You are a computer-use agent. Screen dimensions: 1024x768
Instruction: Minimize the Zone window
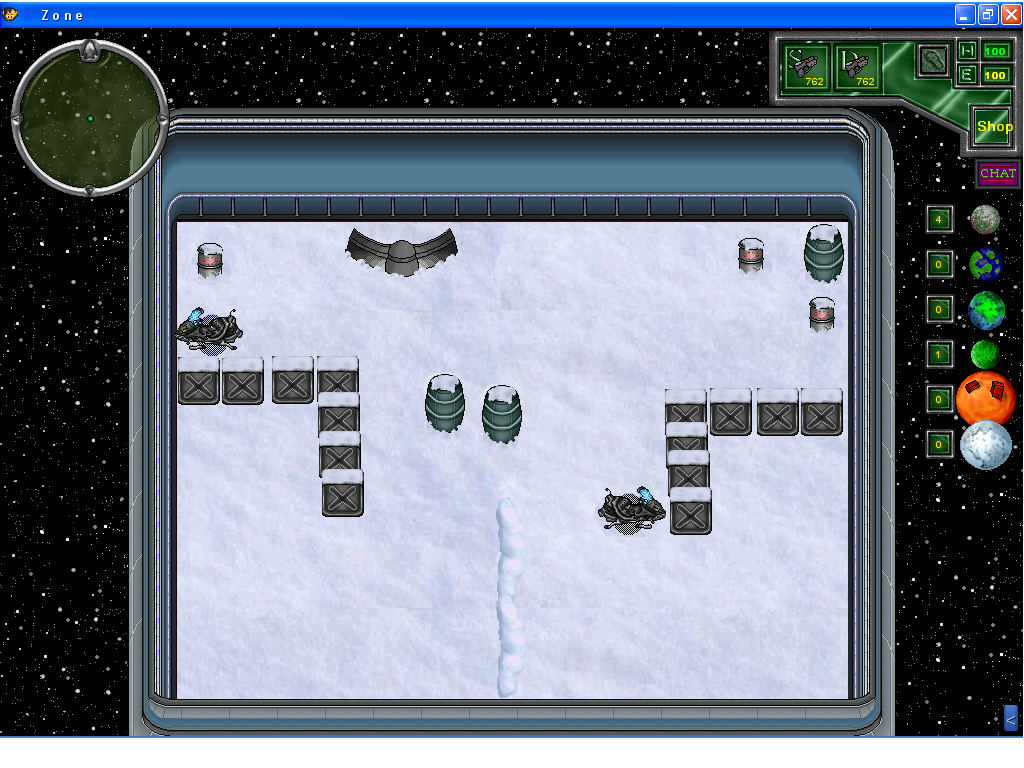(x=964, y=14)
